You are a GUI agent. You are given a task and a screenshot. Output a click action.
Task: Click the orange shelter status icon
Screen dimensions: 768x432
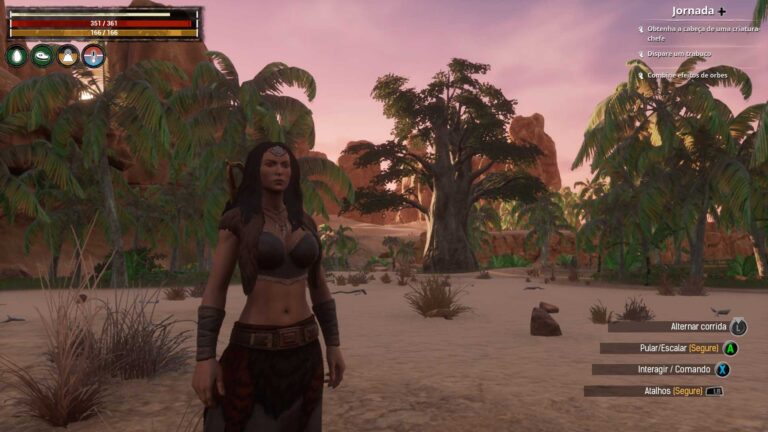[68, 56]
